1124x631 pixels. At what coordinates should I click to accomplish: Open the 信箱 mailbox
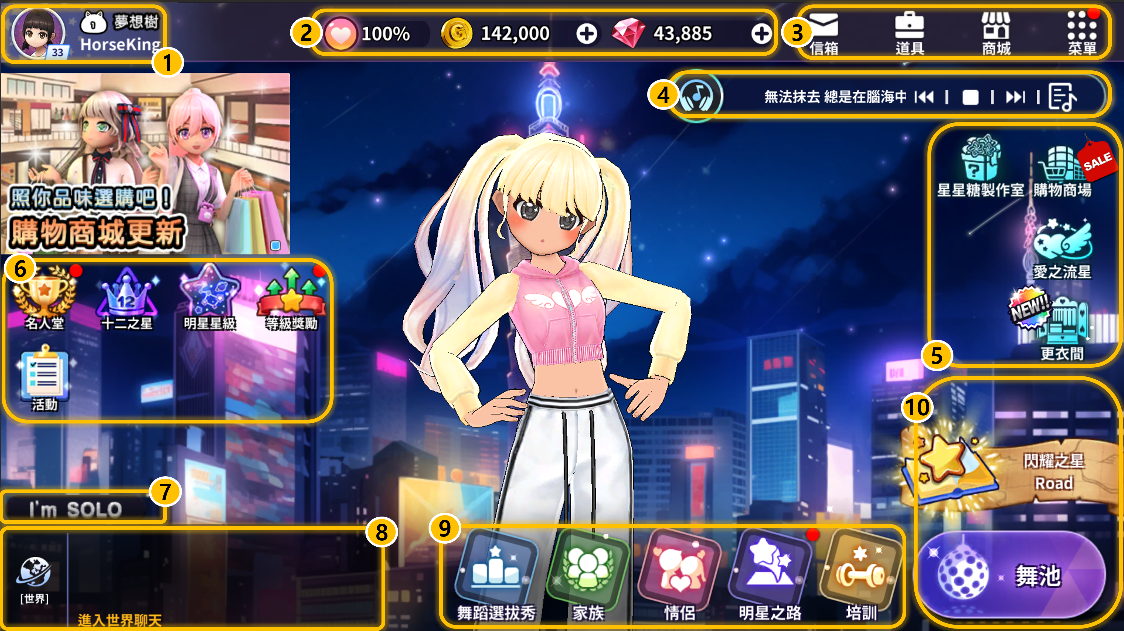click(x=823, y=33)
